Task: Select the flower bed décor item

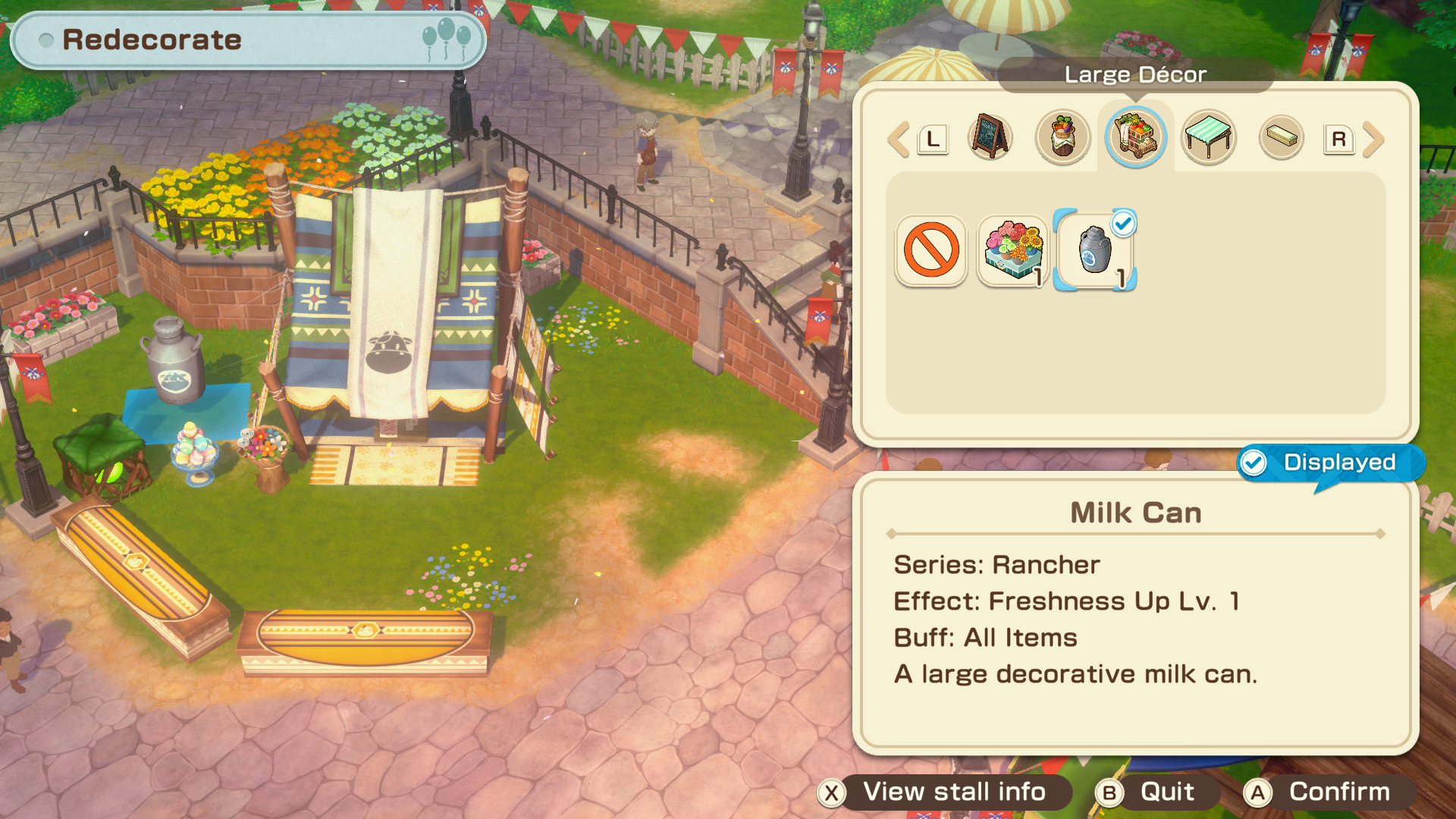Action: 1013,250
